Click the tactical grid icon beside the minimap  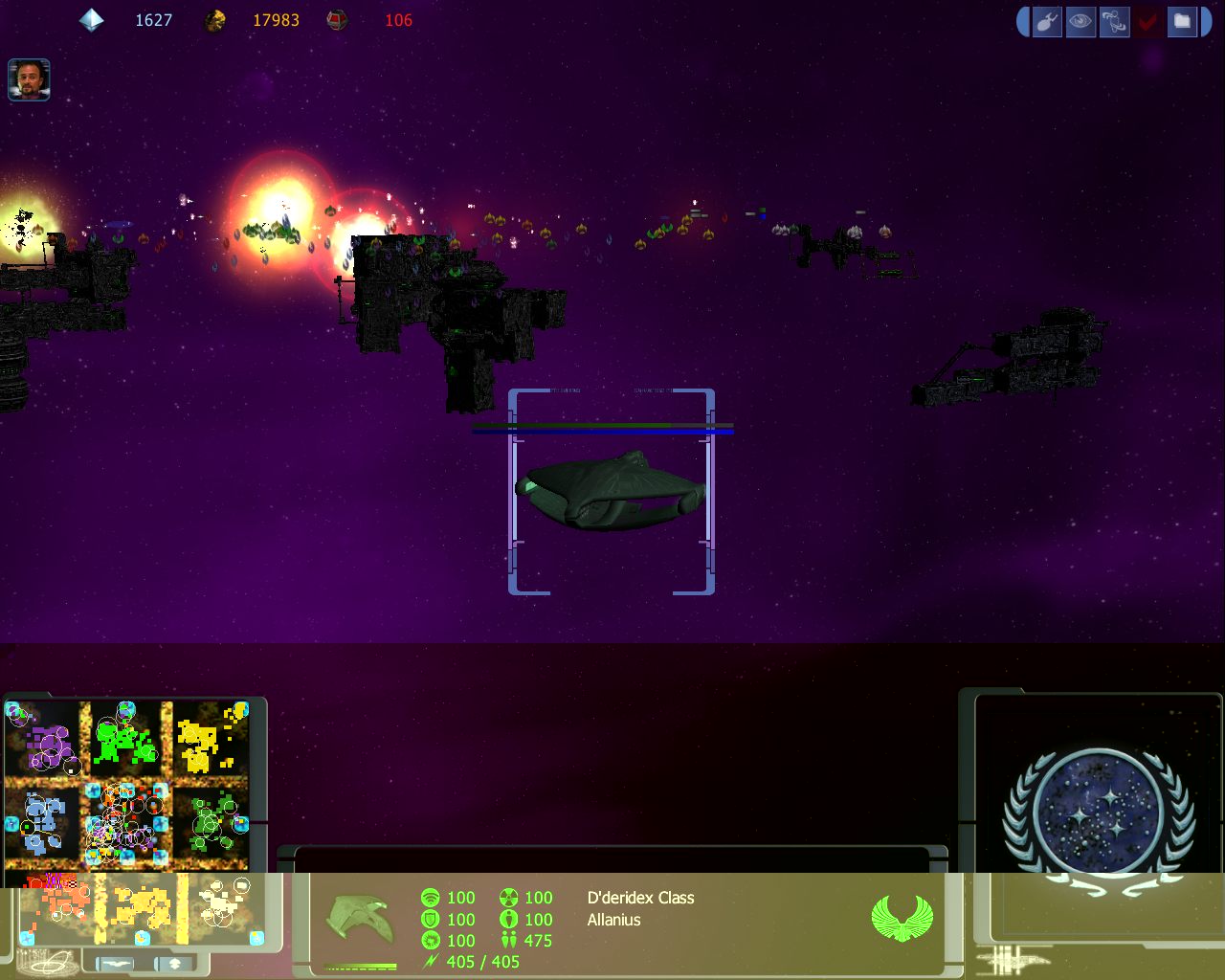click(46, 961)
